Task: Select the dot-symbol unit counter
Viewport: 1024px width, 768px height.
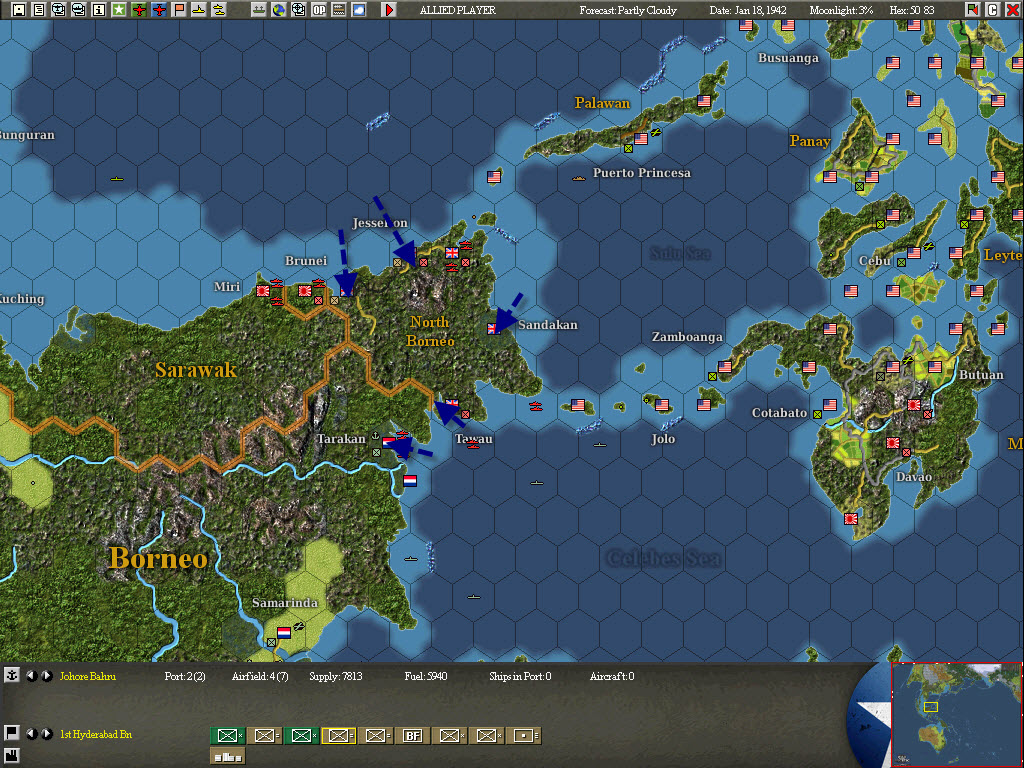Action: (x=523, y=736)
